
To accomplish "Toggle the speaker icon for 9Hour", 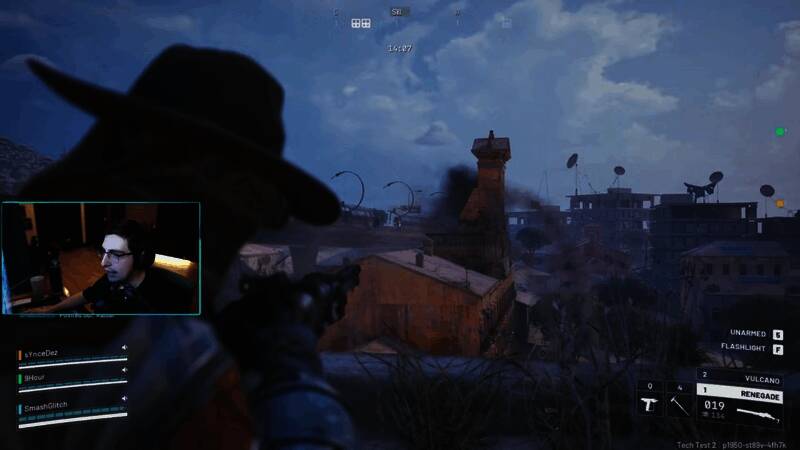I will point(124,372).
